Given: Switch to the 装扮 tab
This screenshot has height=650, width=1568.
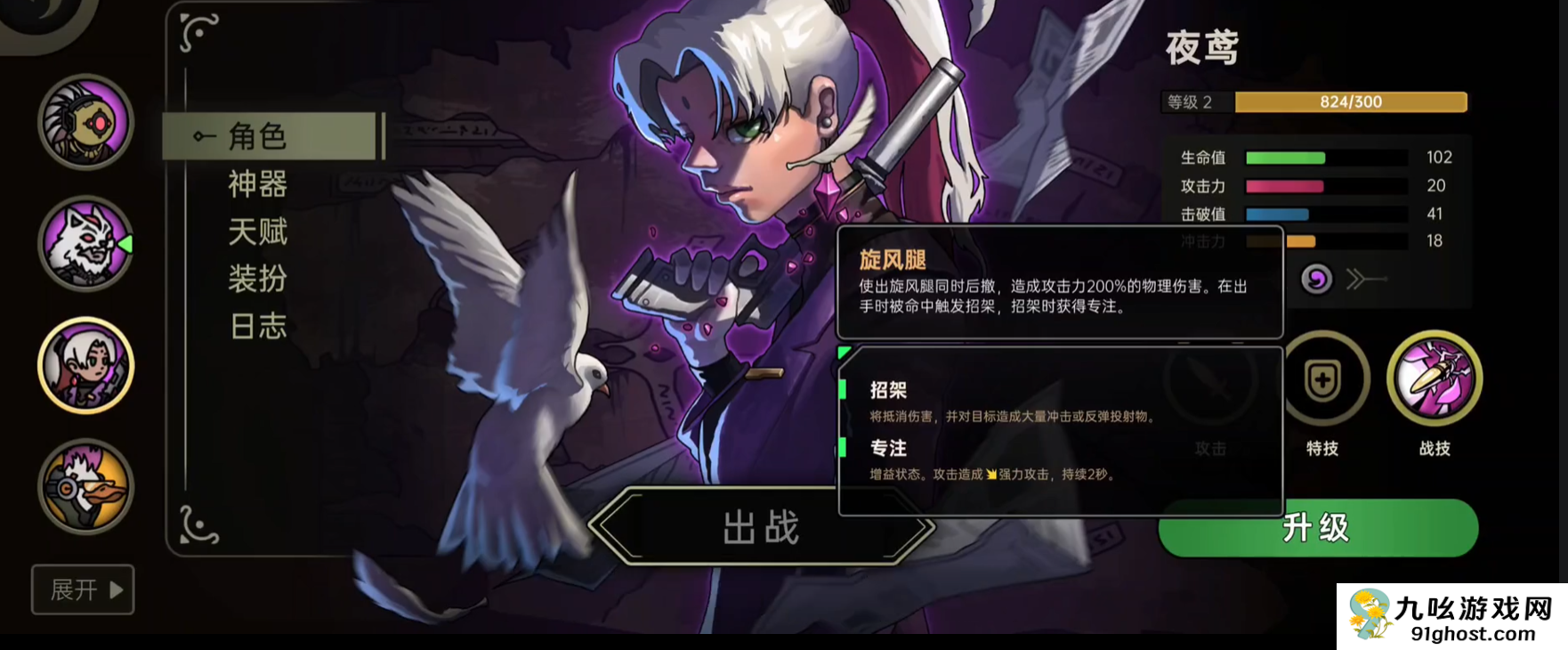Looking at the screenshot, I should (x=258, y=280).
